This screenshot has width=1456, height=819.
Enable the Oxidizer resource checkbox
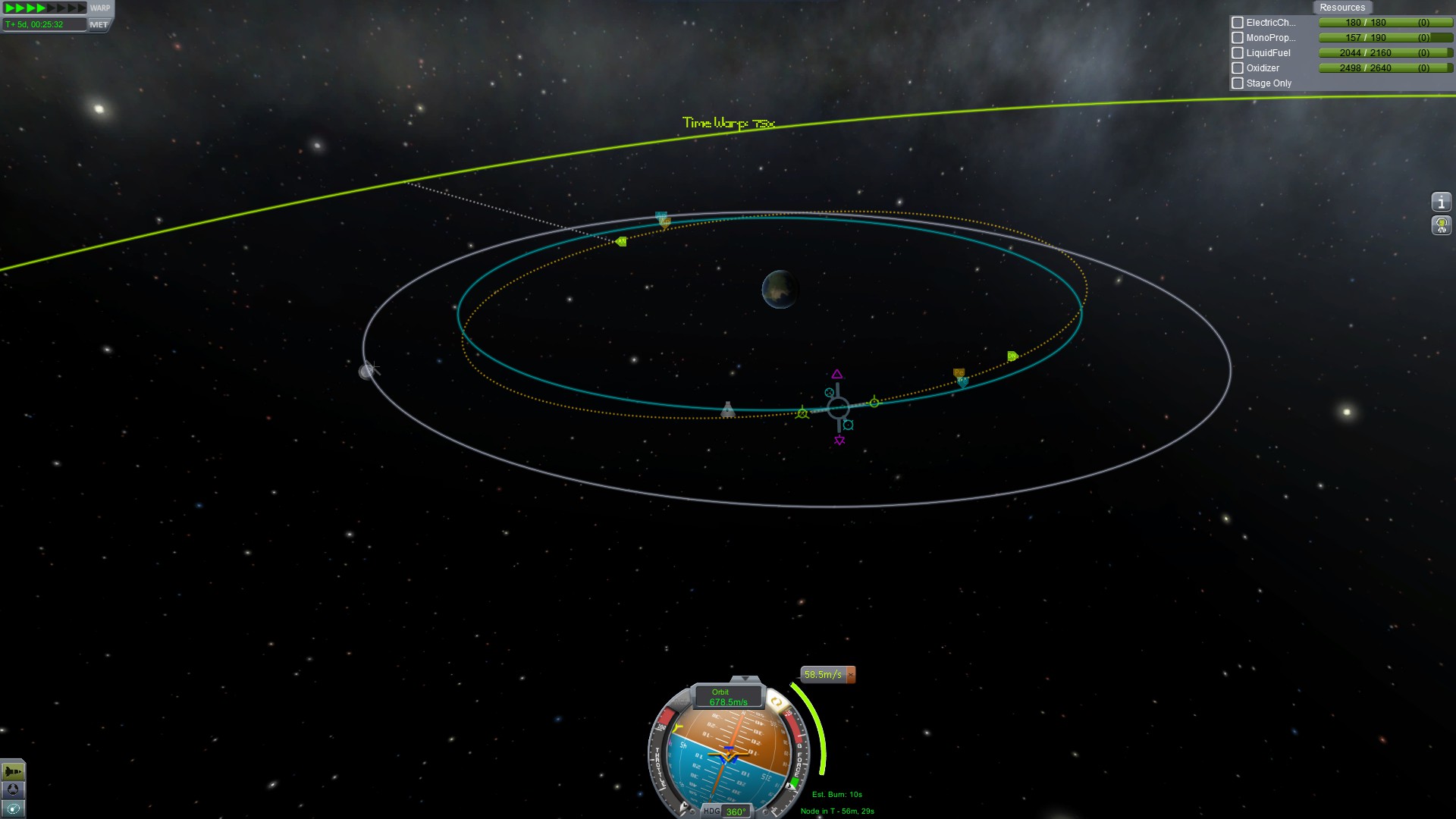[1238, 68]
